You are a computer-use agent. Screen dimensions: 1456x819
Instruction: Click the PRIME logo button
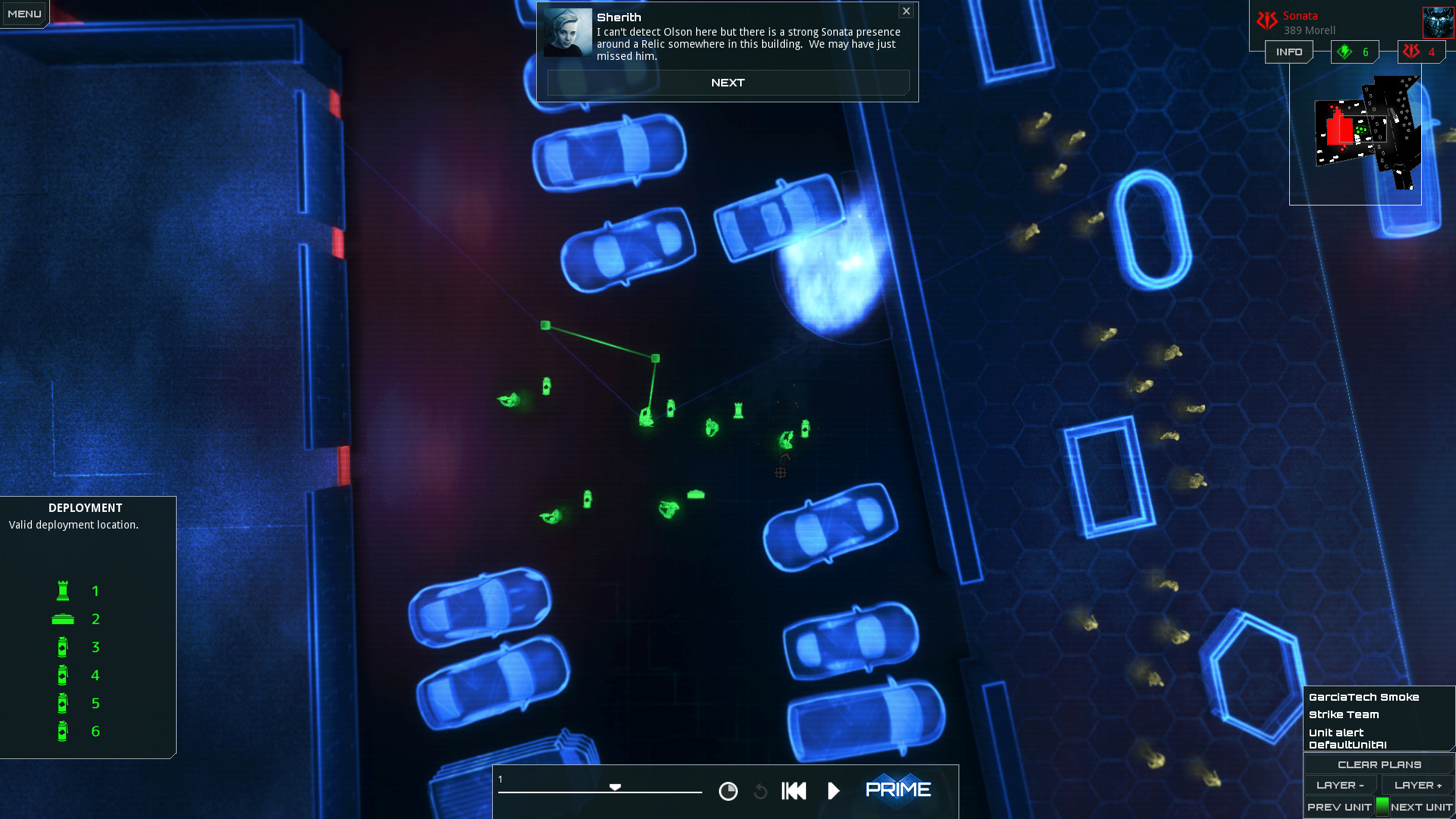[x=899, y=789]
